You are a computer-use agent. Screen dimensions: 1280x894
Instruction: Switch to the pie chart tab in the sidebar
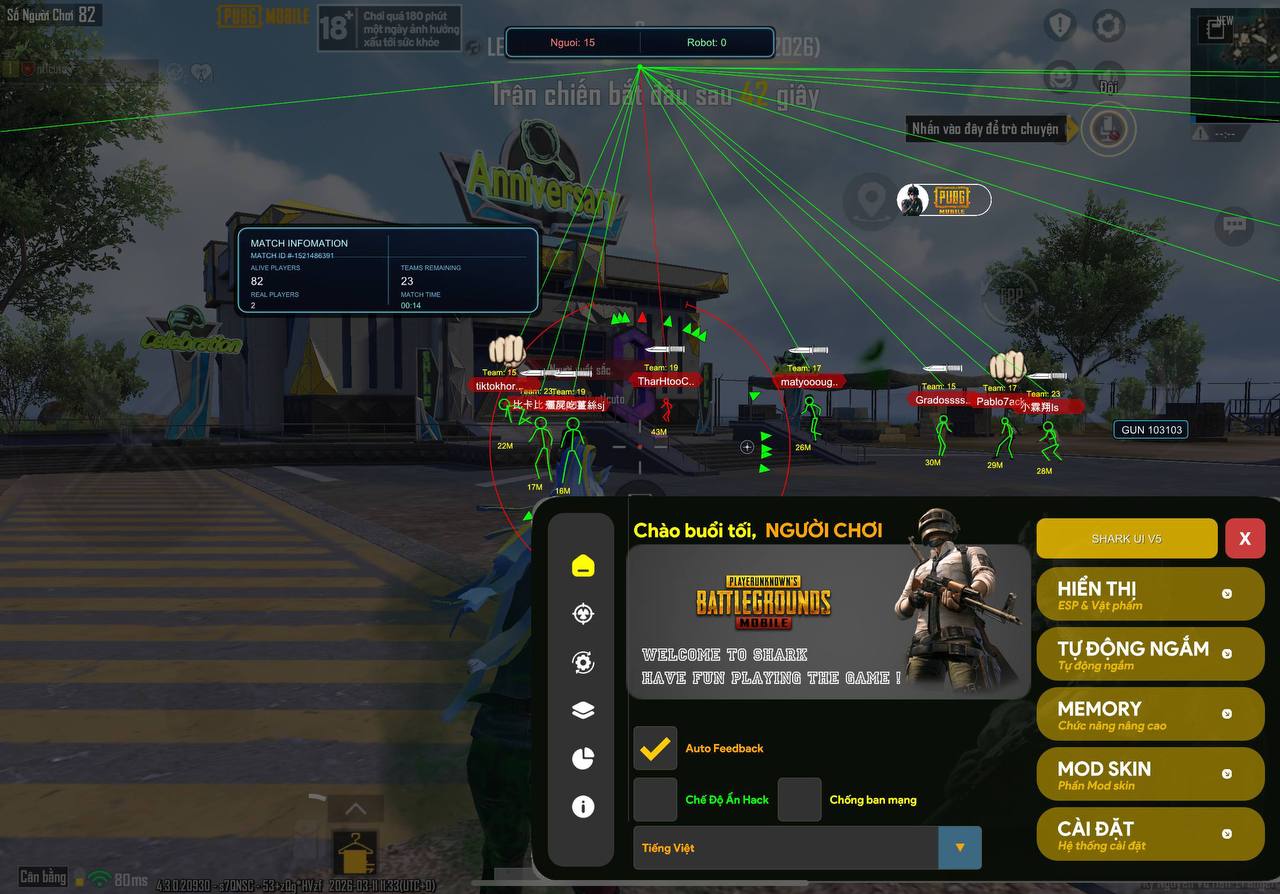pos(583,759)
